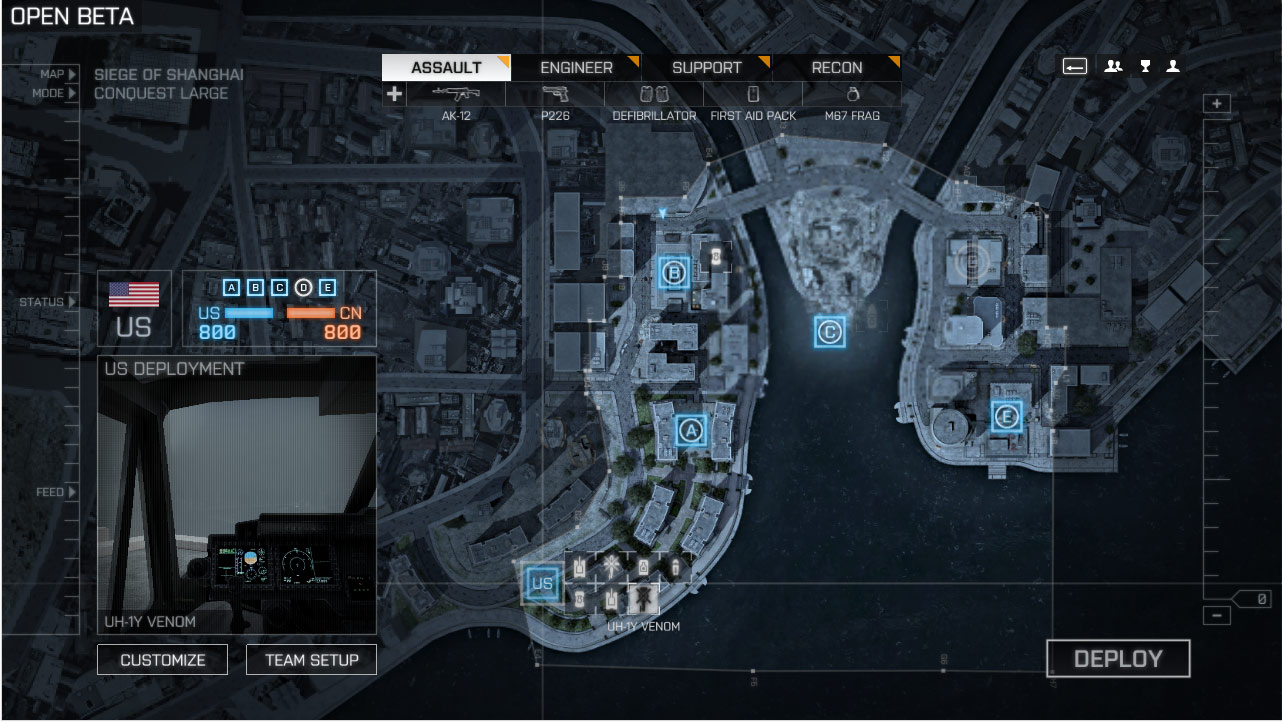The image size is (1282, 722).
Task: Choose capture point A as spawn
Action: coord(690,431)
